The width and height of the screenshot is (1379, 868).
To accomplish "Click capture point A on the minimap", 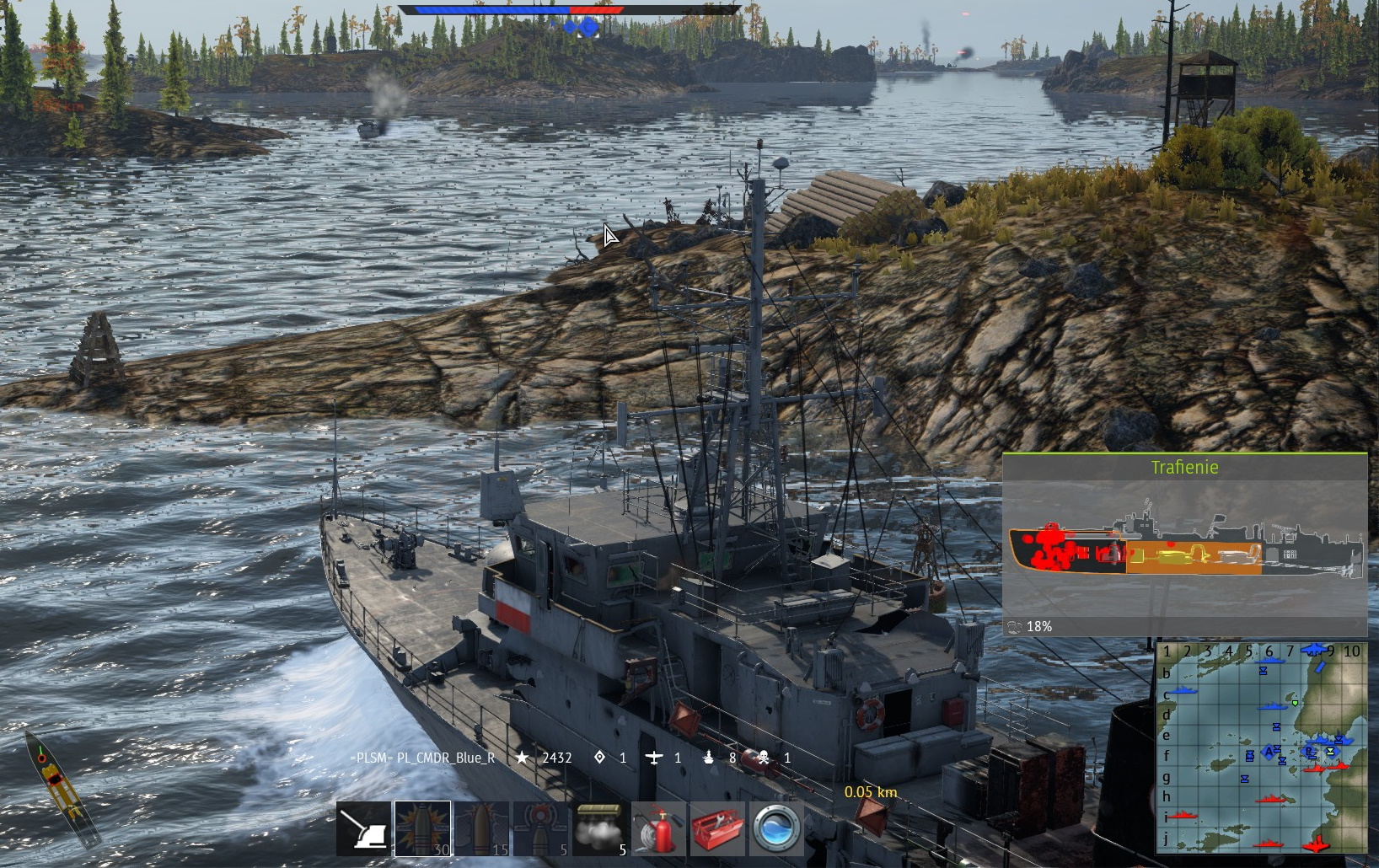I will pos(1269,752).
